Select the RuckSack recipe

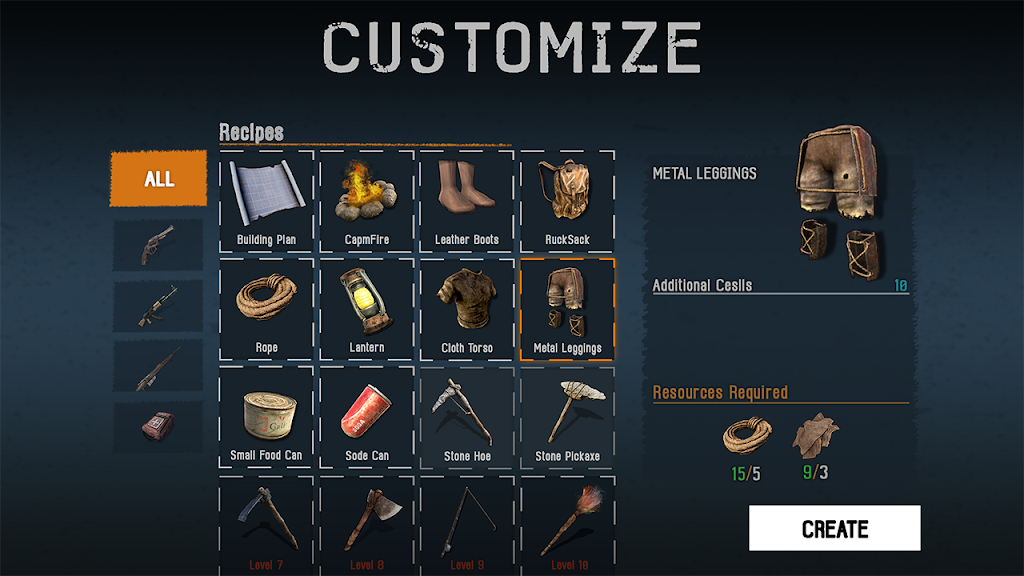[567, 202]
